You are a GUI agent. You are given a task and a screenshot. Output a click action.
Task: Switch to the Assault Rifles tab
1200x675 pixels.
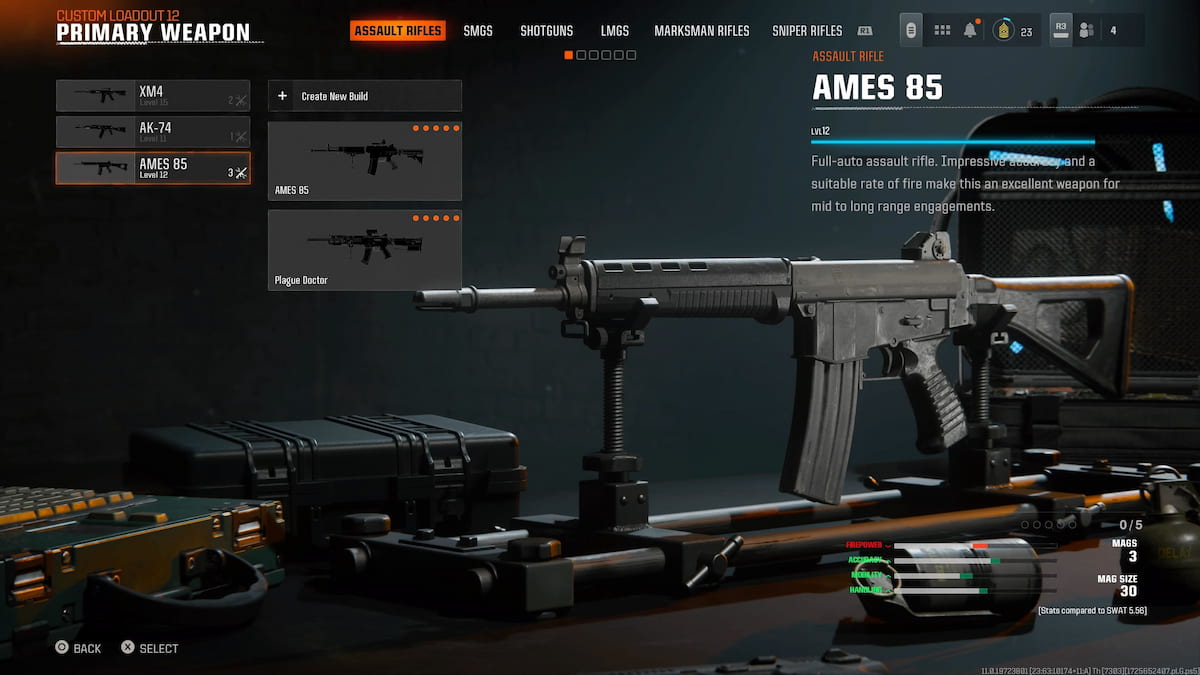point(397,31)
